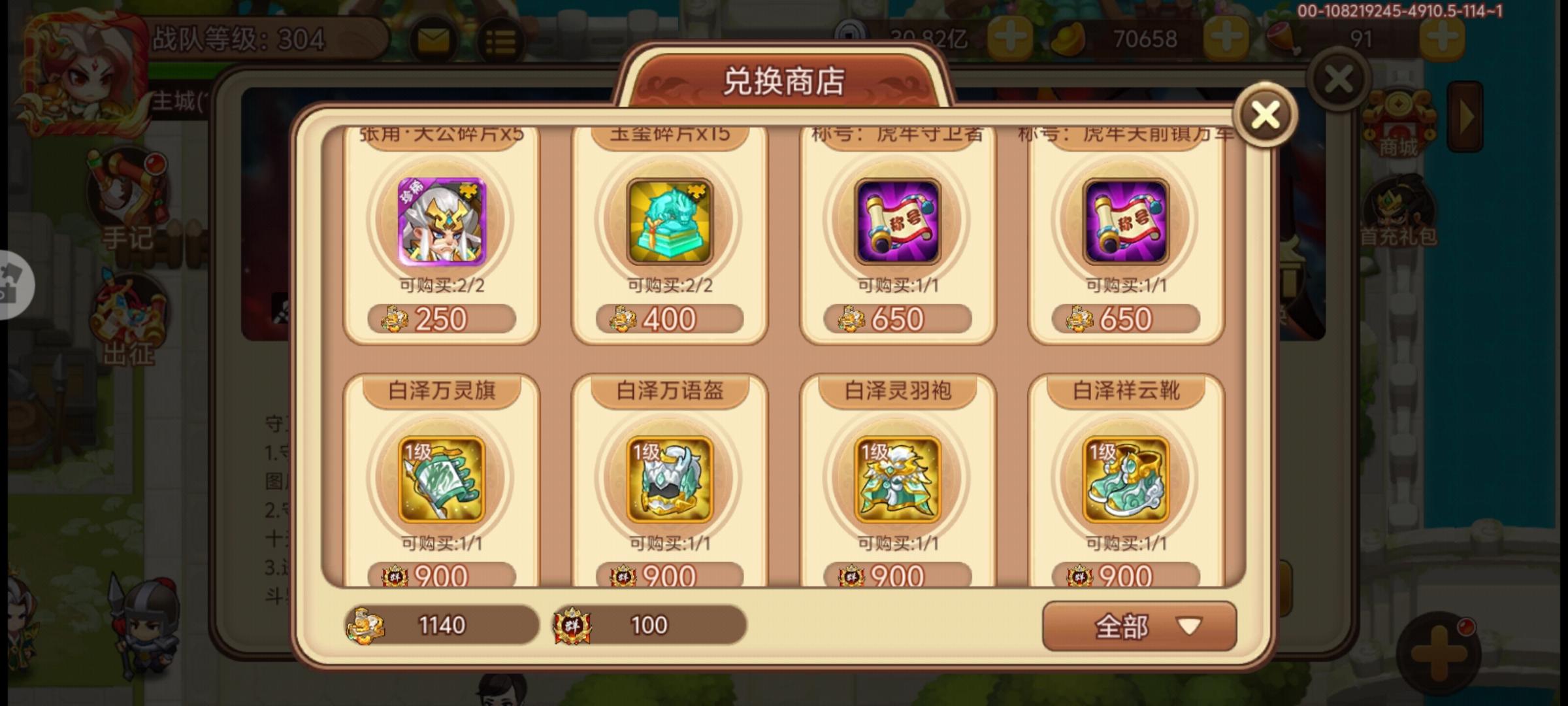
Task: Tap the 玉玺碎片x15 item thumbnail
Action: pos(670,222)
